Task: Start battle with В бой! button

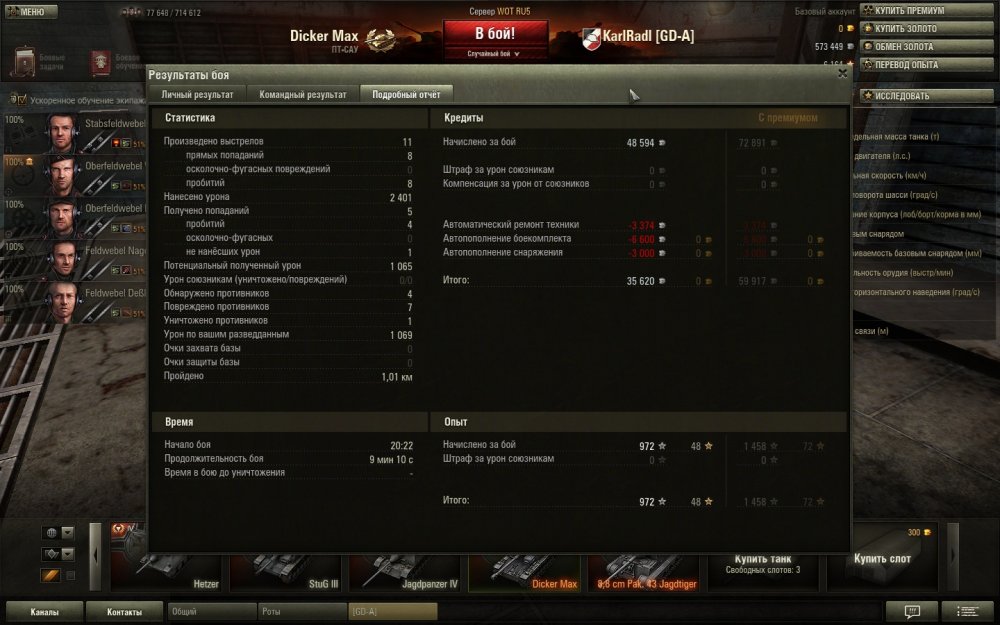Action: pyautogui.click(x=495, y=34)
